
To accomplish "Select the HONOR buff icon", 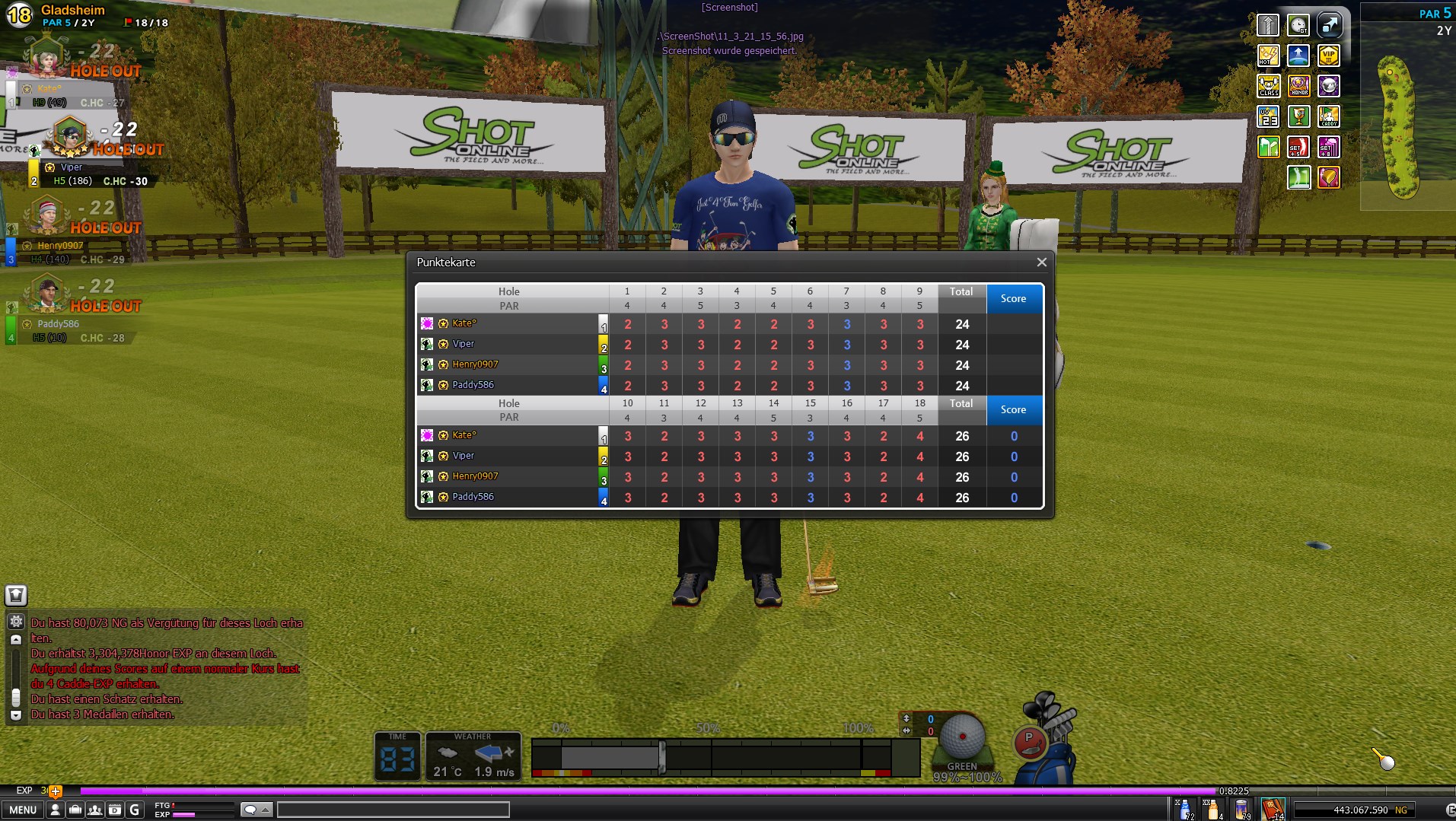I will [x=1298, y=86].
